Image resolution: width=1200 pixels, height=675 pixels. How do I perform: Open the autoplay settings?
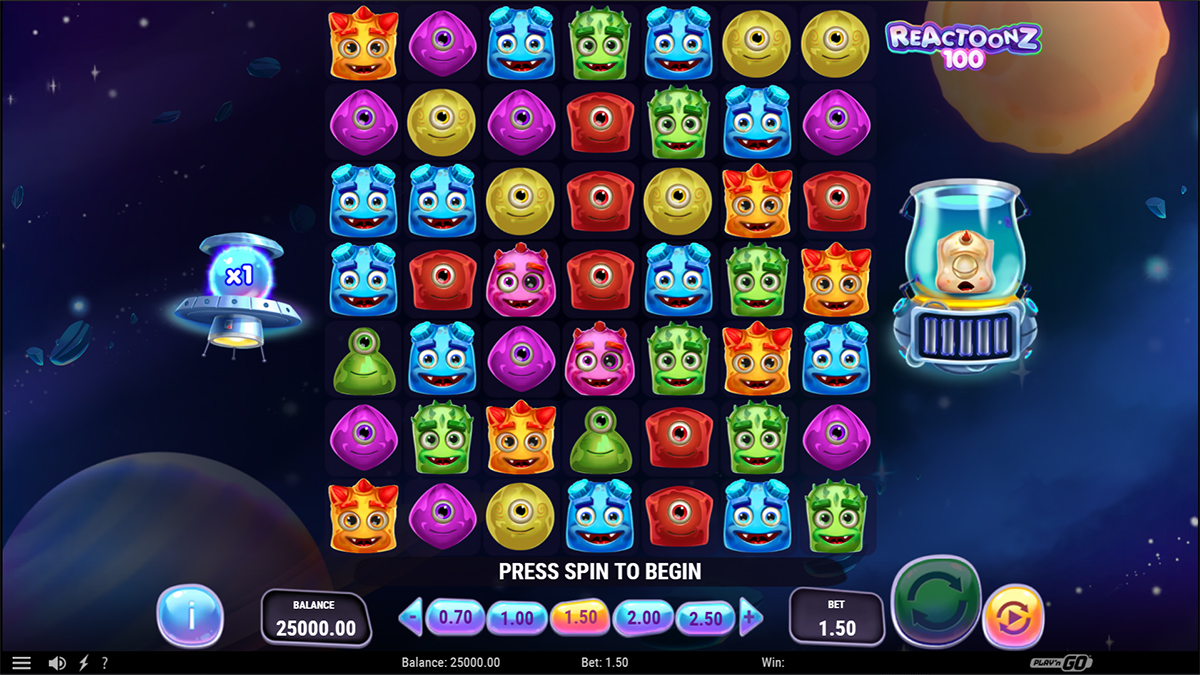[1013, 618]
